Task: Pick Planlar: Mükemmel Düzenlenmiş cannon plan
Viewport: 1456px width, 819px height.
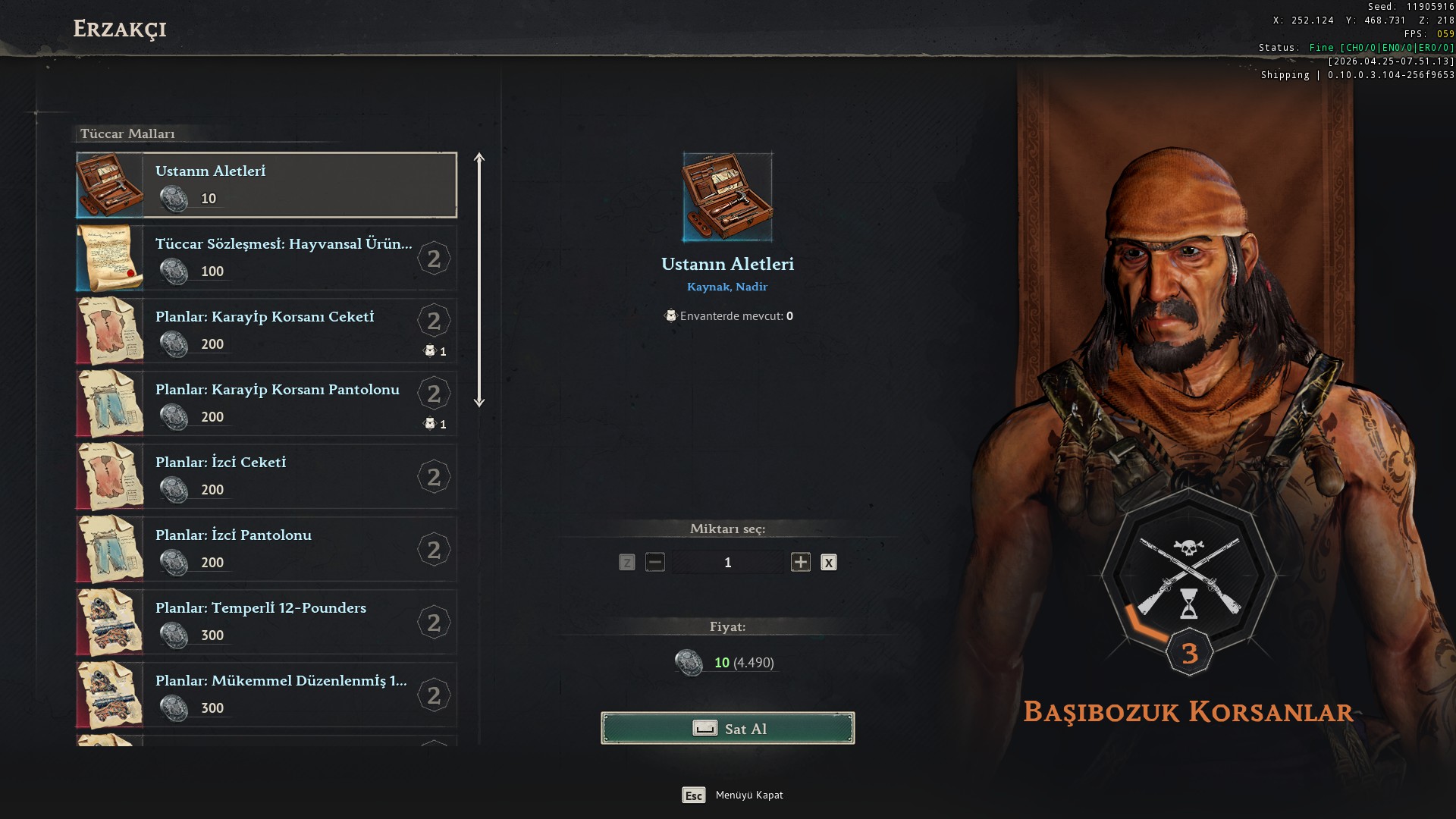Action: point(266,695)
